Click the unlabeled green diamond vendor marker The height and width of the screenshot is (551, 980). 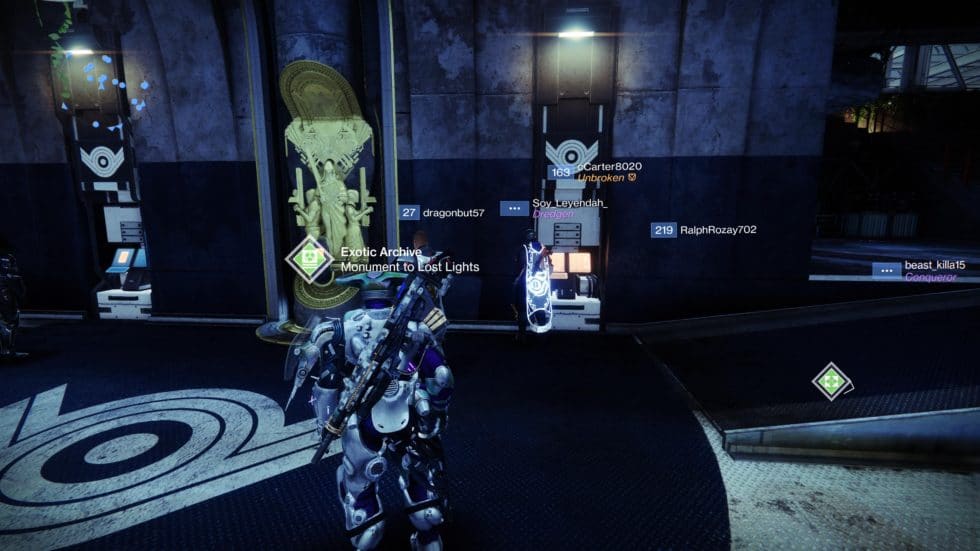tap(831, 381)
